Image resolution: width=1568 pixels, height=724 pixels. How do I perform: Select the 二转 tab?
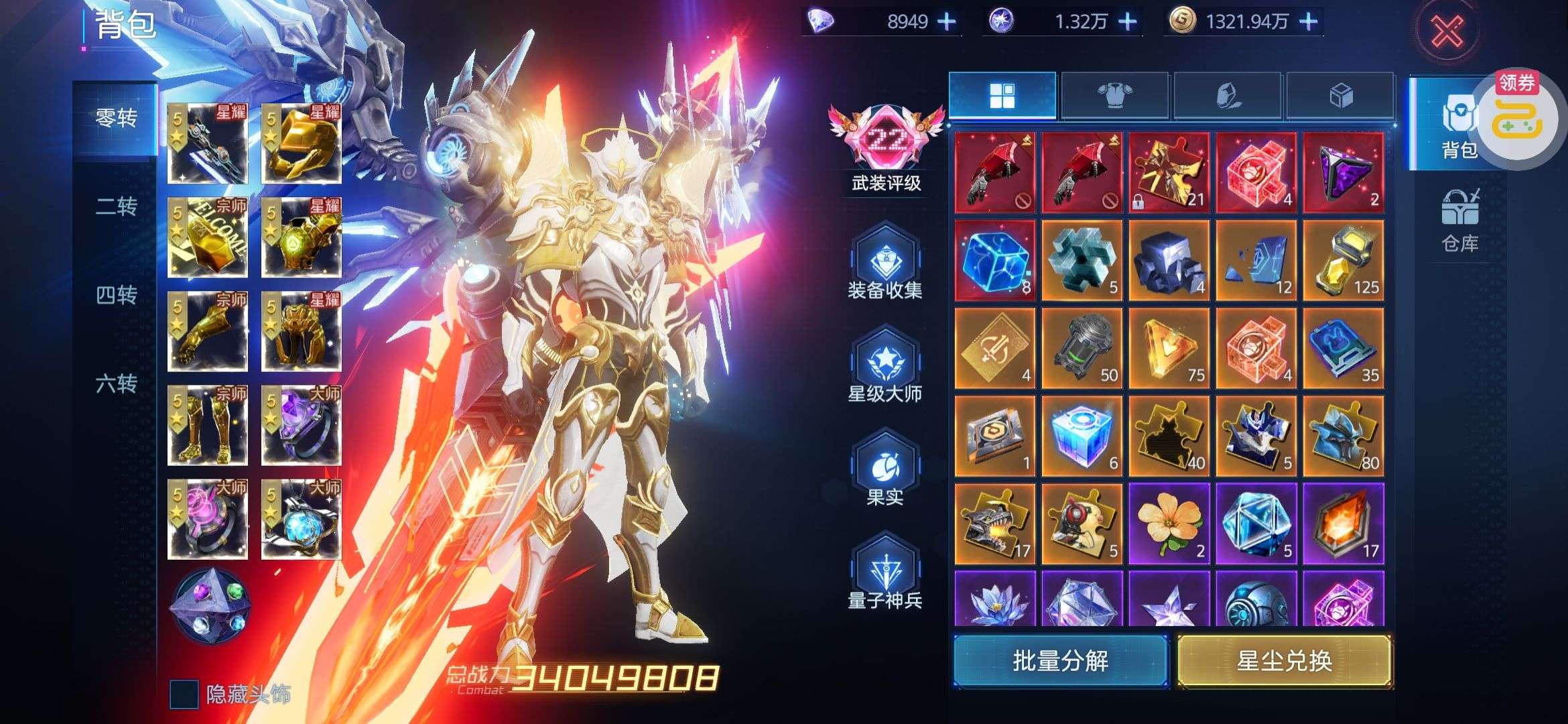(116, 206)
